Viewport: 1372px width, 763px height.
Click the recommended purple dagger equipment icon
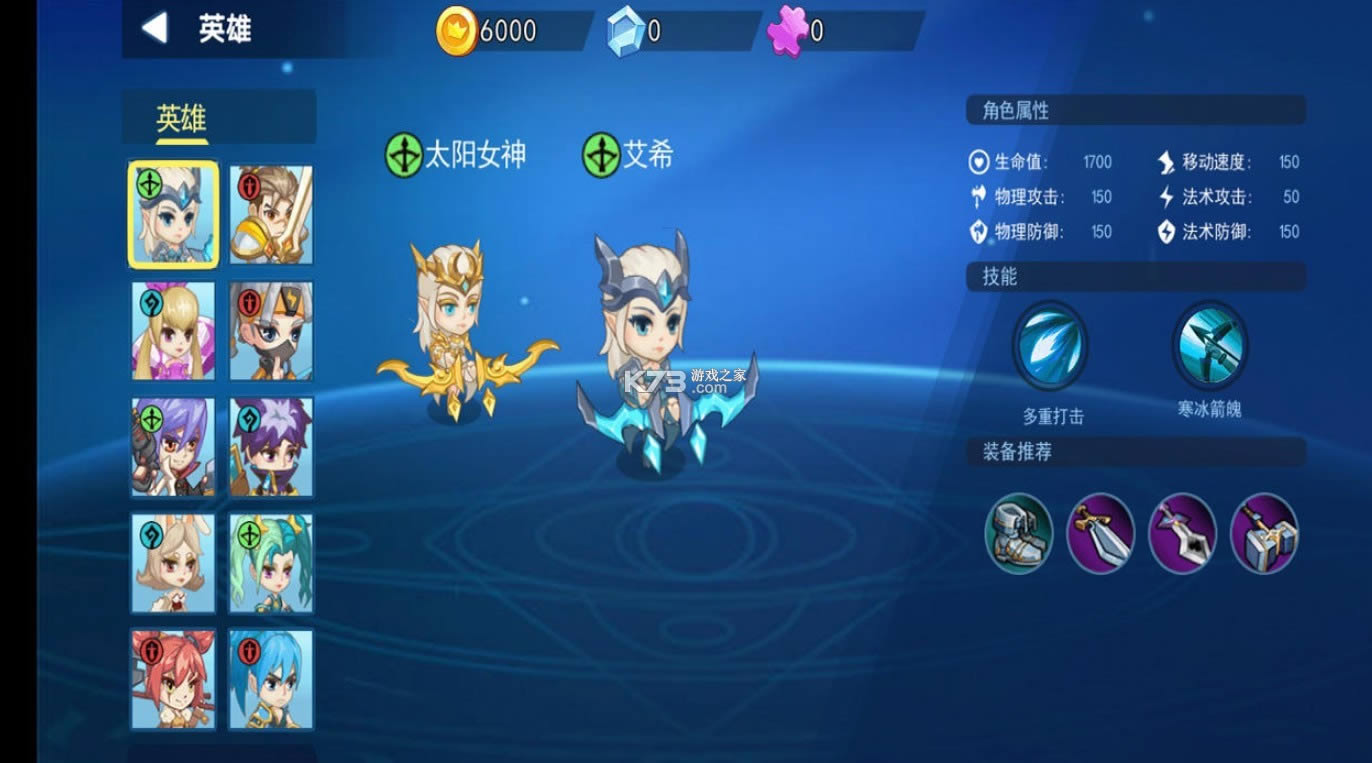tap(1182, 536)
